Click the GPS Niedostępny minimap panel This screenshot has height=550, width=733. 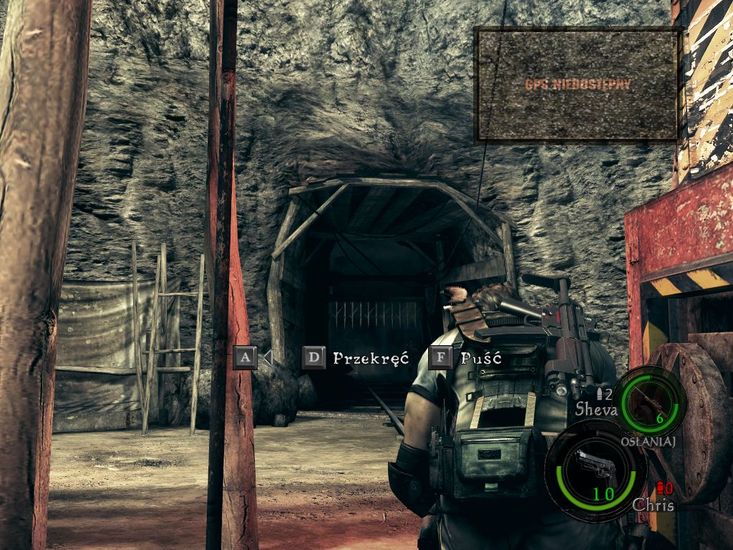[x=577, y=84]
